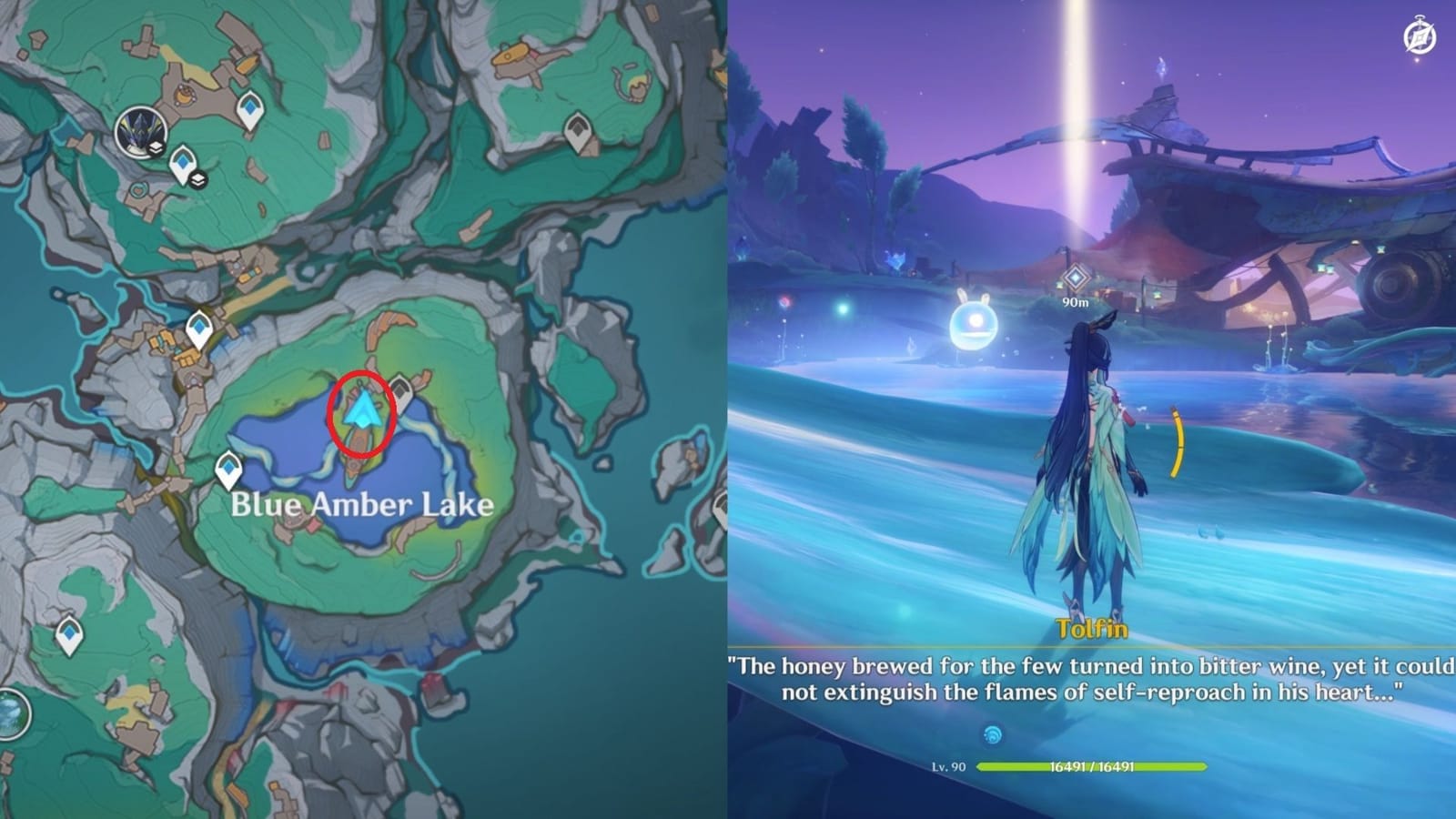
Task: Click the white pin marker on the far-right island
Action: pos(721,503)
